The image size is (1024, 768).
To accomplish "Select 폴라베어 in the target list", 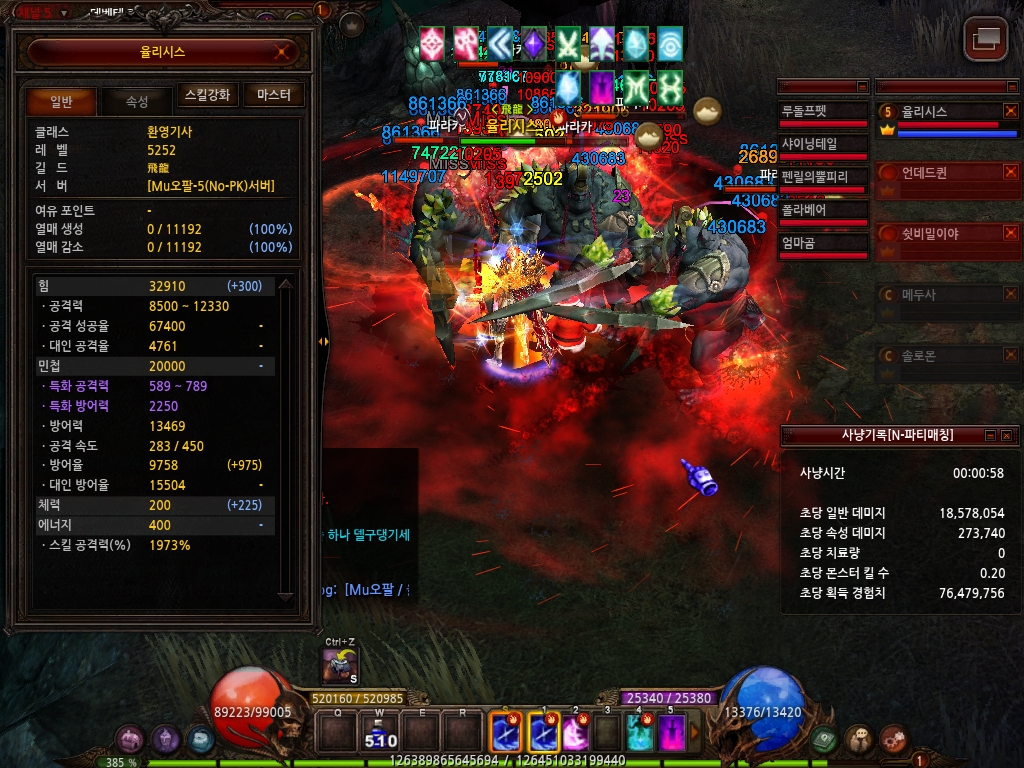I will pyautogui.click(x=823, y=211).
